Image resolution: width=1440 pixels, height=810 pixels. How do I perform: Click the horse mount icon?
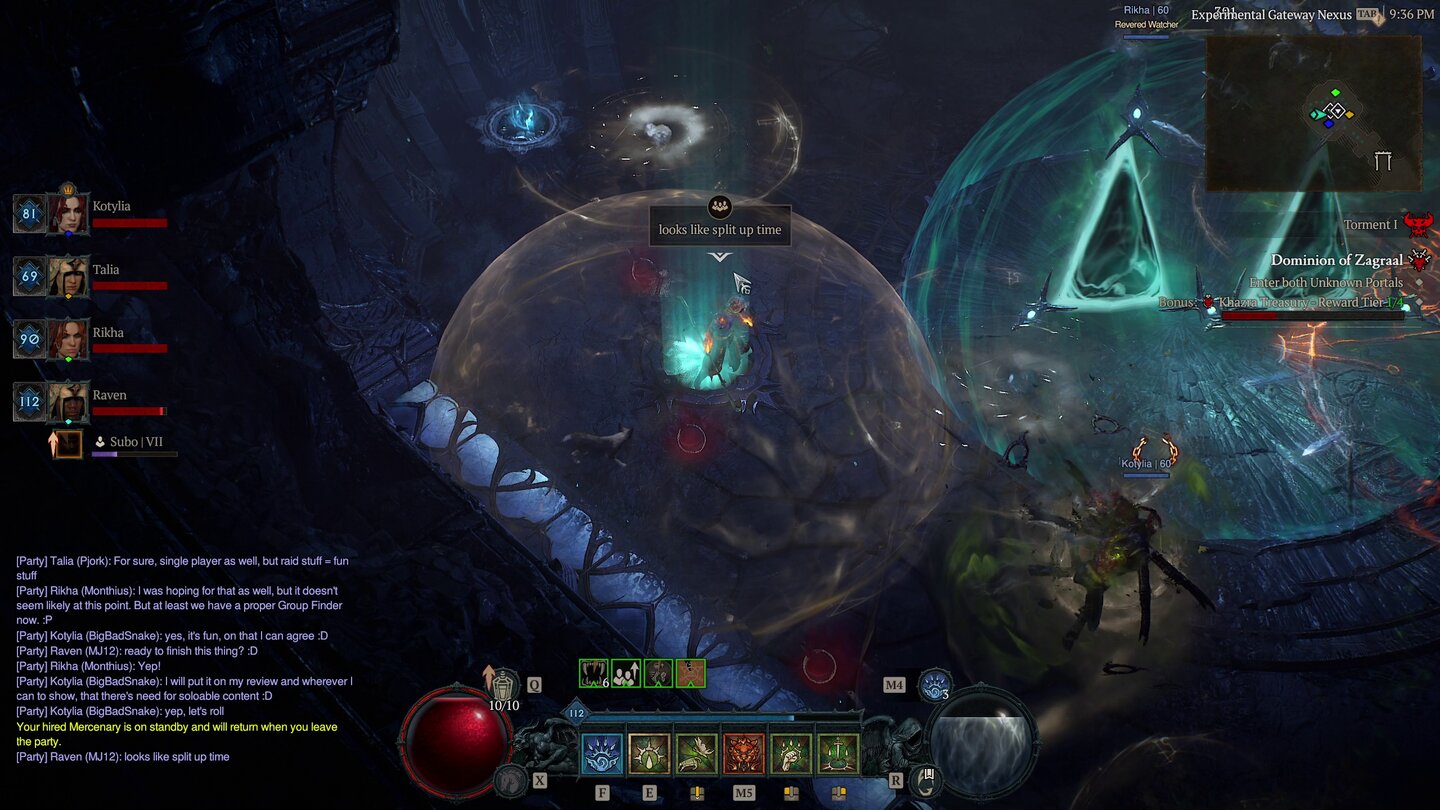512,780
